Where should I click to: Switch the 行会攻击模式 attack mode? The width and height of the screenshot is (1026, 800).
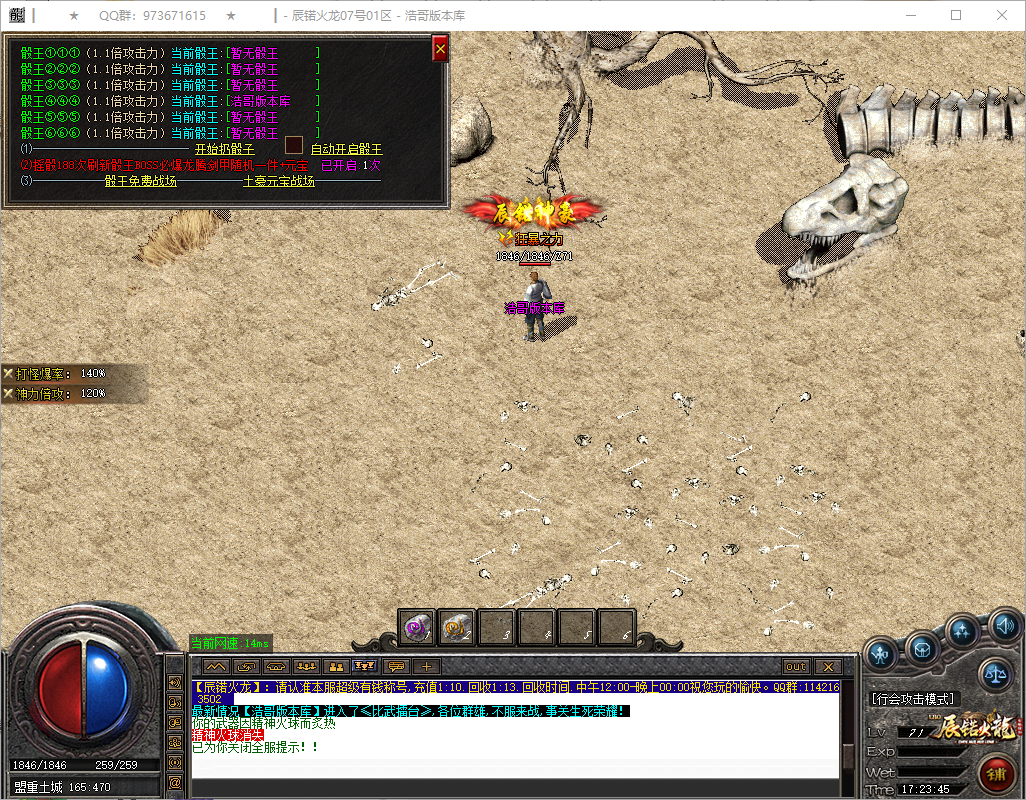pyautogui.click(x=911, y=698)
